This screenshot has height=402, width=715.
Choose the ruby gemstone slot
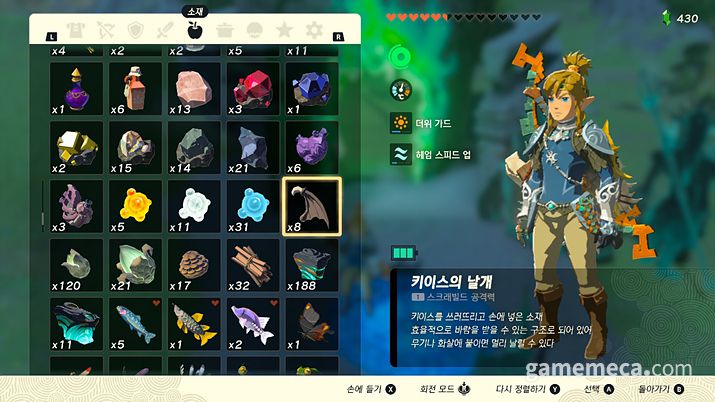(254, 88)
